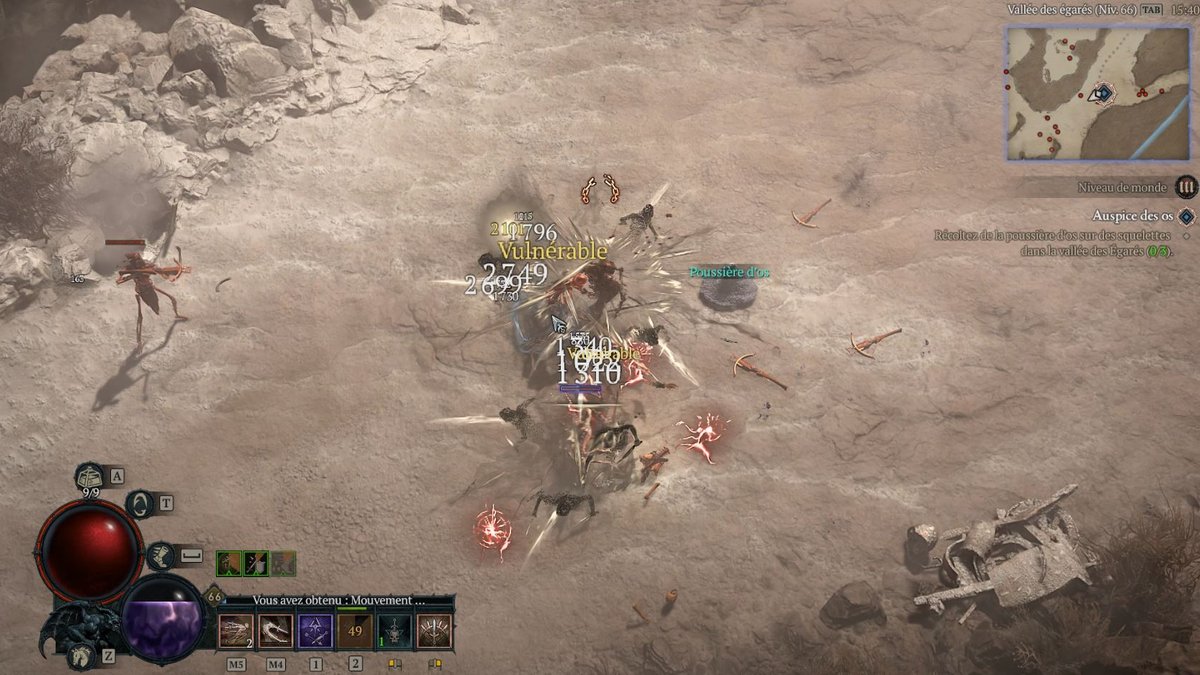Inspect the sword-and-shield buff icon
Viewport: 1200px width, 675px height.
click(x=256, y=564)
